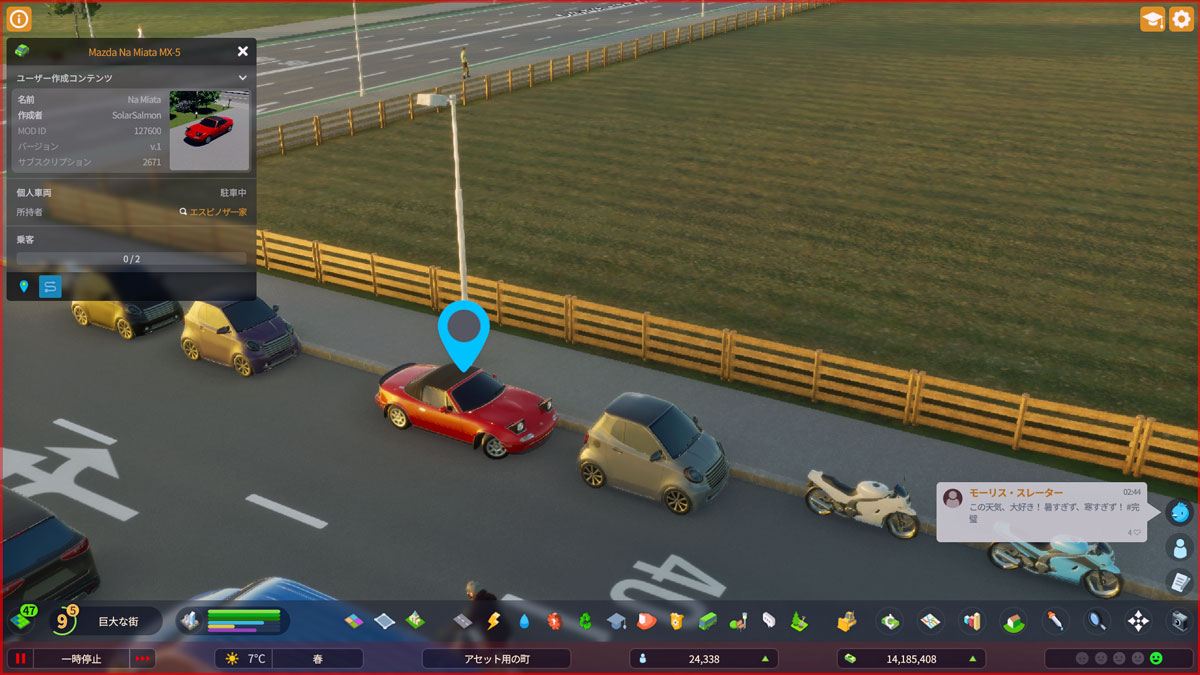The height and width of the screenshot is (675, 1200).
Task: Close the Mazda Na Miata MX-5 info panel
Action: tap(243, 51)
